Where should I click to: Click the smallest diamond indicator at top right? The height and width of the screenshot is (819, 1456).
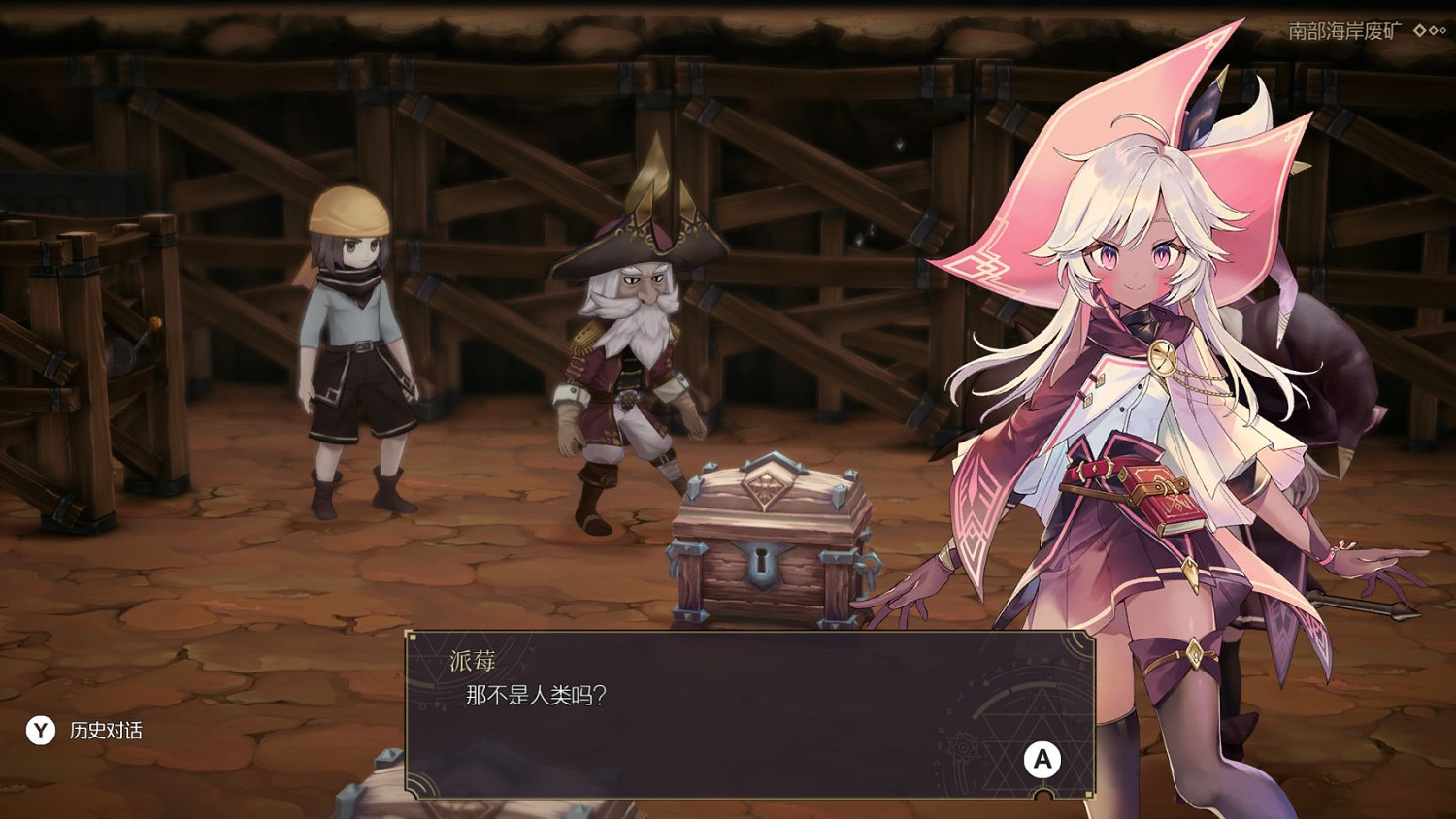1443,31
